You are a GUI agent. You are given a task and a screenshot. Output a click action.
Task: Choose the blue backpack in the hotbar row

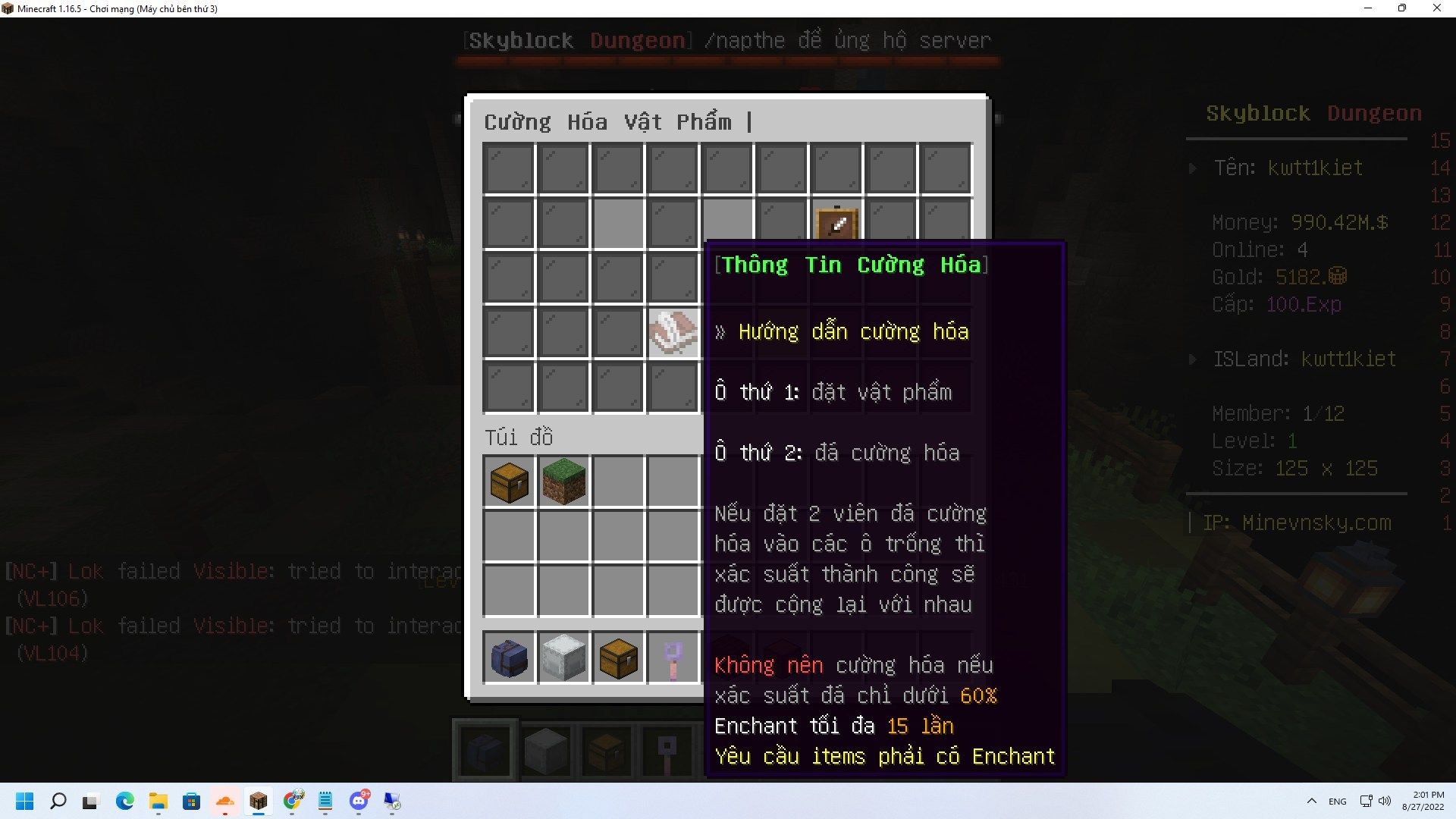[509, 657]
